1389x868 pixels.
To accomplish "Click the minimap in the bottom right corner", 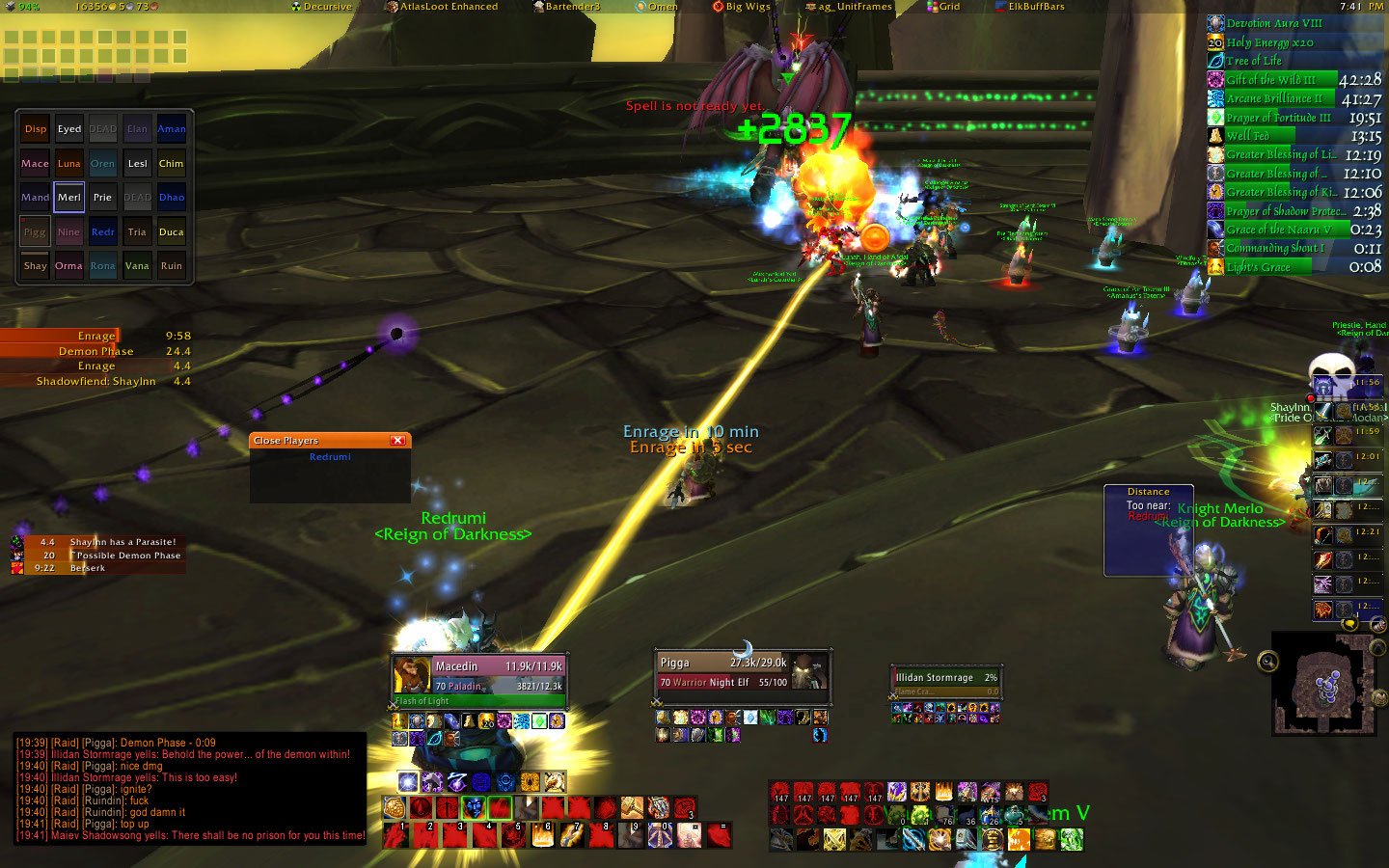I will (1326, 682).
